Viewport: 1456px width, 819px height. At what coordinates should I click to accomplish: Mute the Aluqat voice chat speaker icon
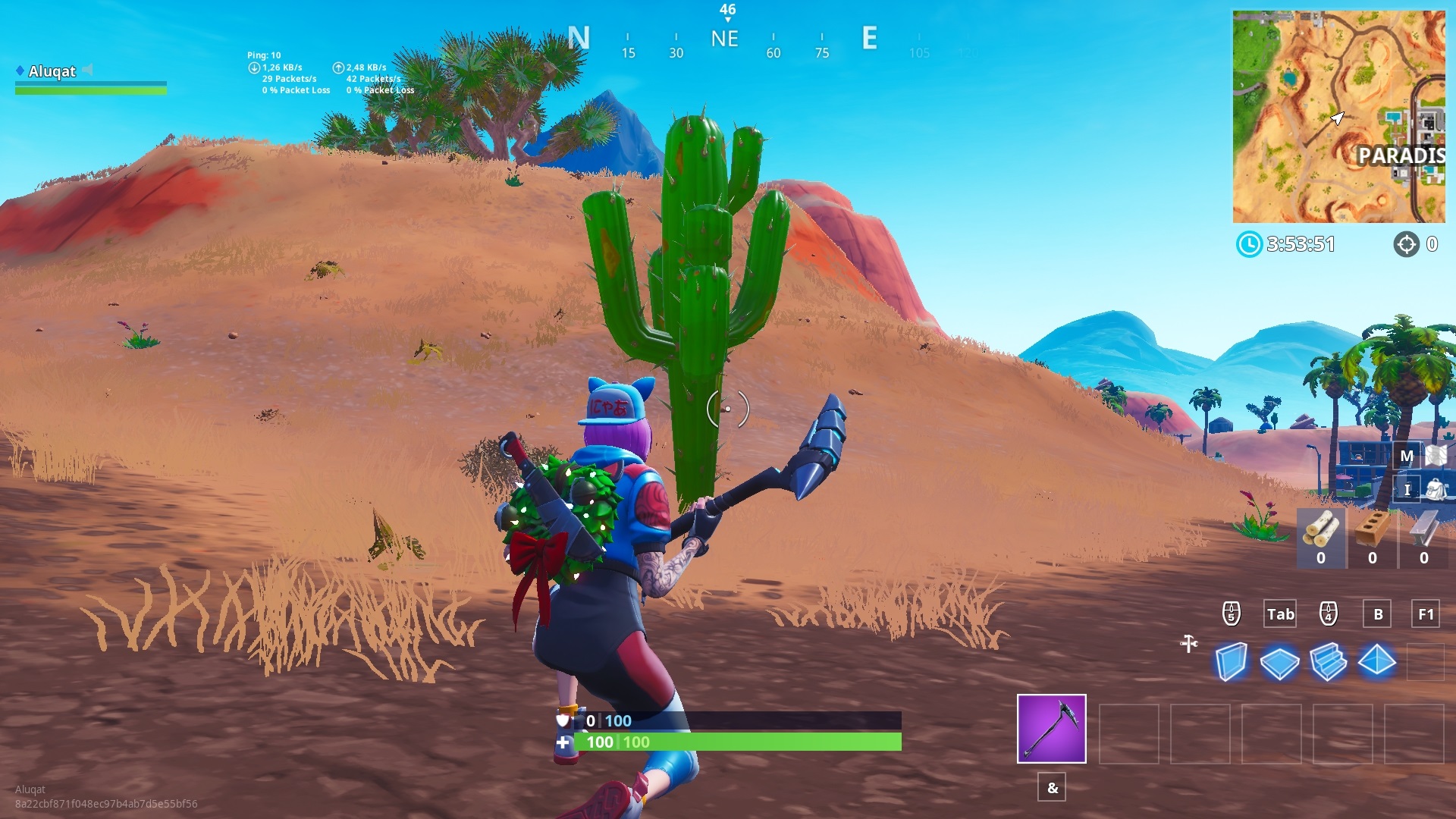click(89, 71)
